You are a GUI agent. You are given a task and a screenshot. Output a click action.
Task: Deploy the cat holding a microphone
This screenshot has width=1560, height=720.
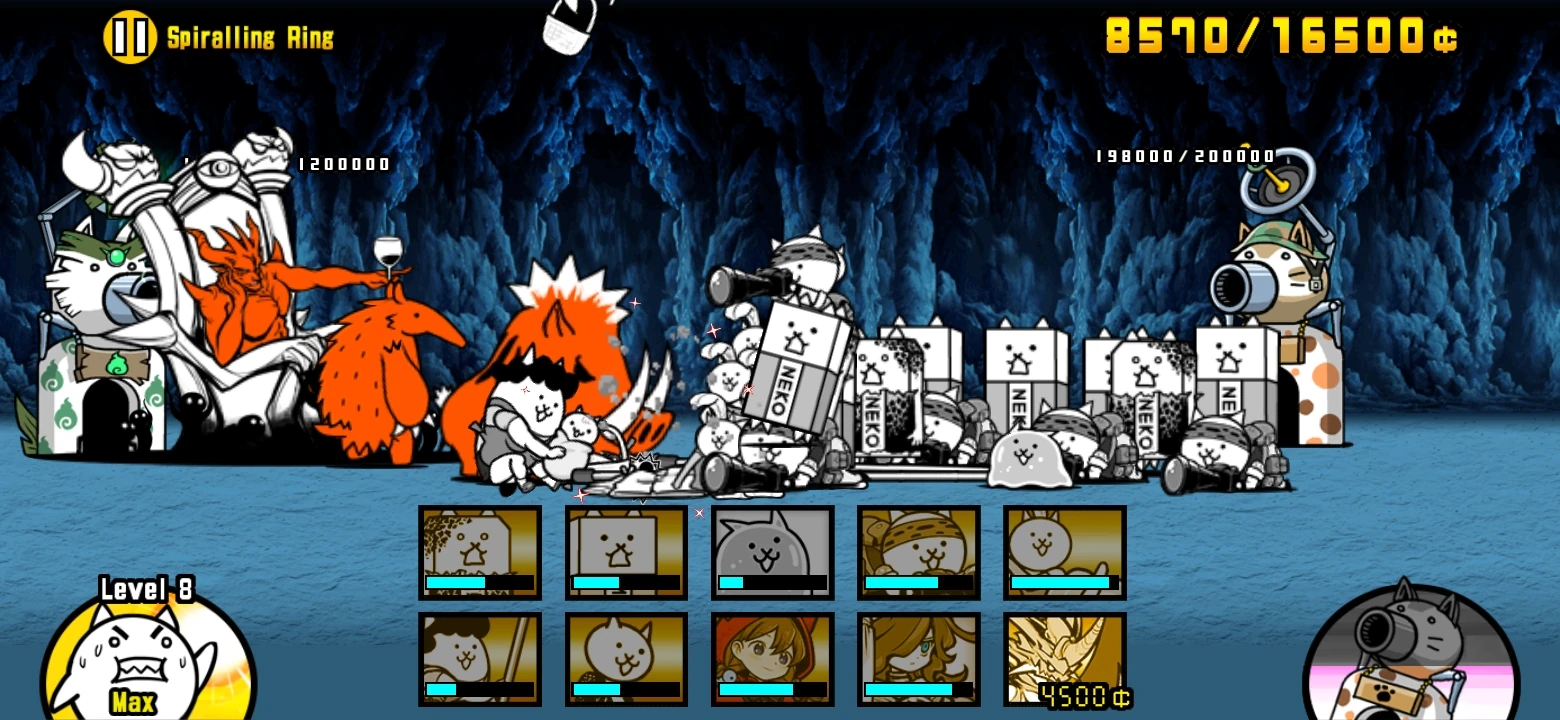point(626,660)
